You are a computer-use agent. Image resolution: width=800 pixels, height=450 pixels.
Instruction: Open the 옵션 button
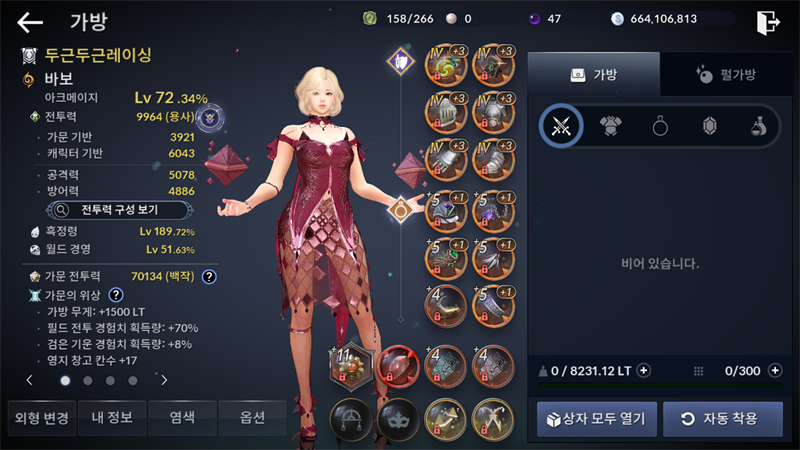252,417
